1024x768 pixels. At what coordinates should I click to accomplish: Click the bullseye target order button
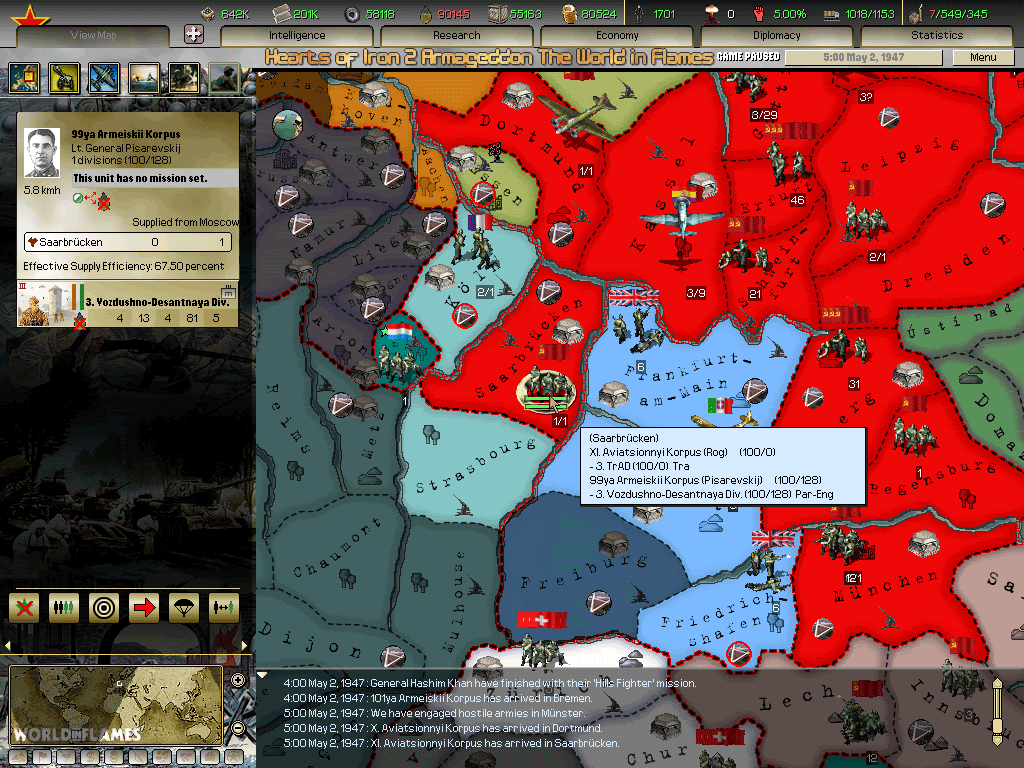point(104,607)
